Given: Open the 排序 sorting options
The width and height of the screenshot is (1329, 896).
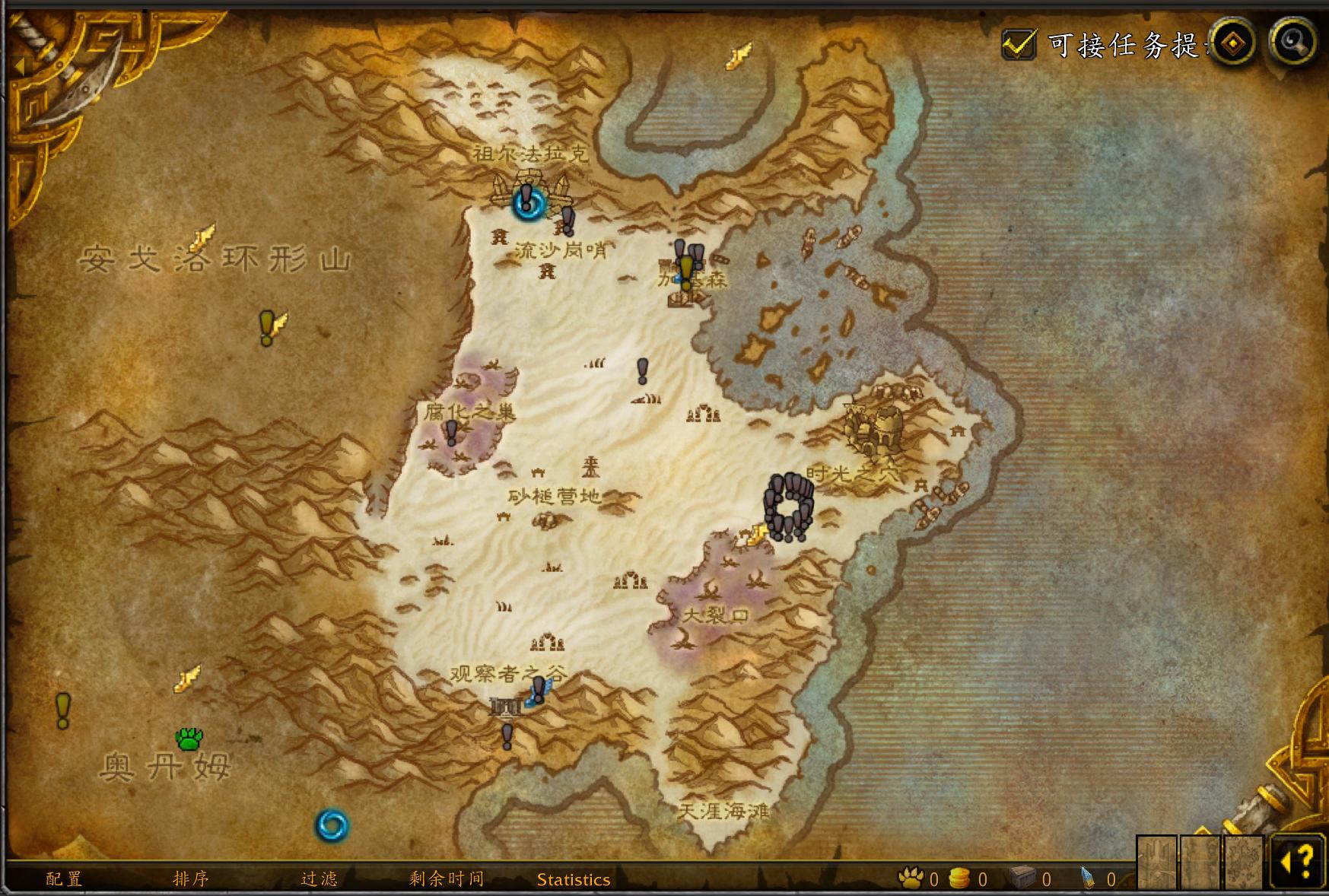Looking at the screenshot, I should coord(190,879).
